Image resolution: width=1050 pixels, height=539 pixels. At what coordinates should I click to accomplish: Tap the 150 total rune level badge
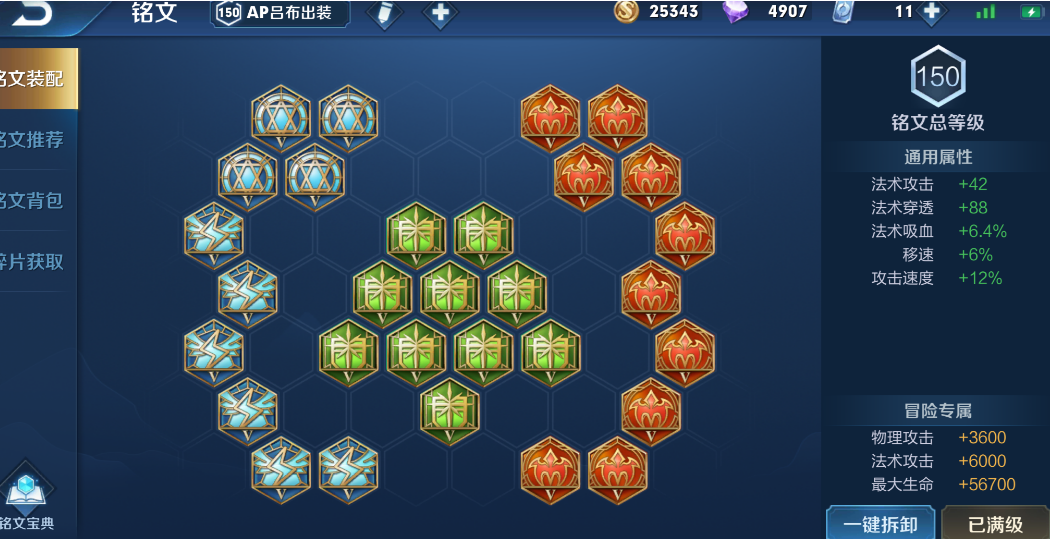tap(937, 78)
